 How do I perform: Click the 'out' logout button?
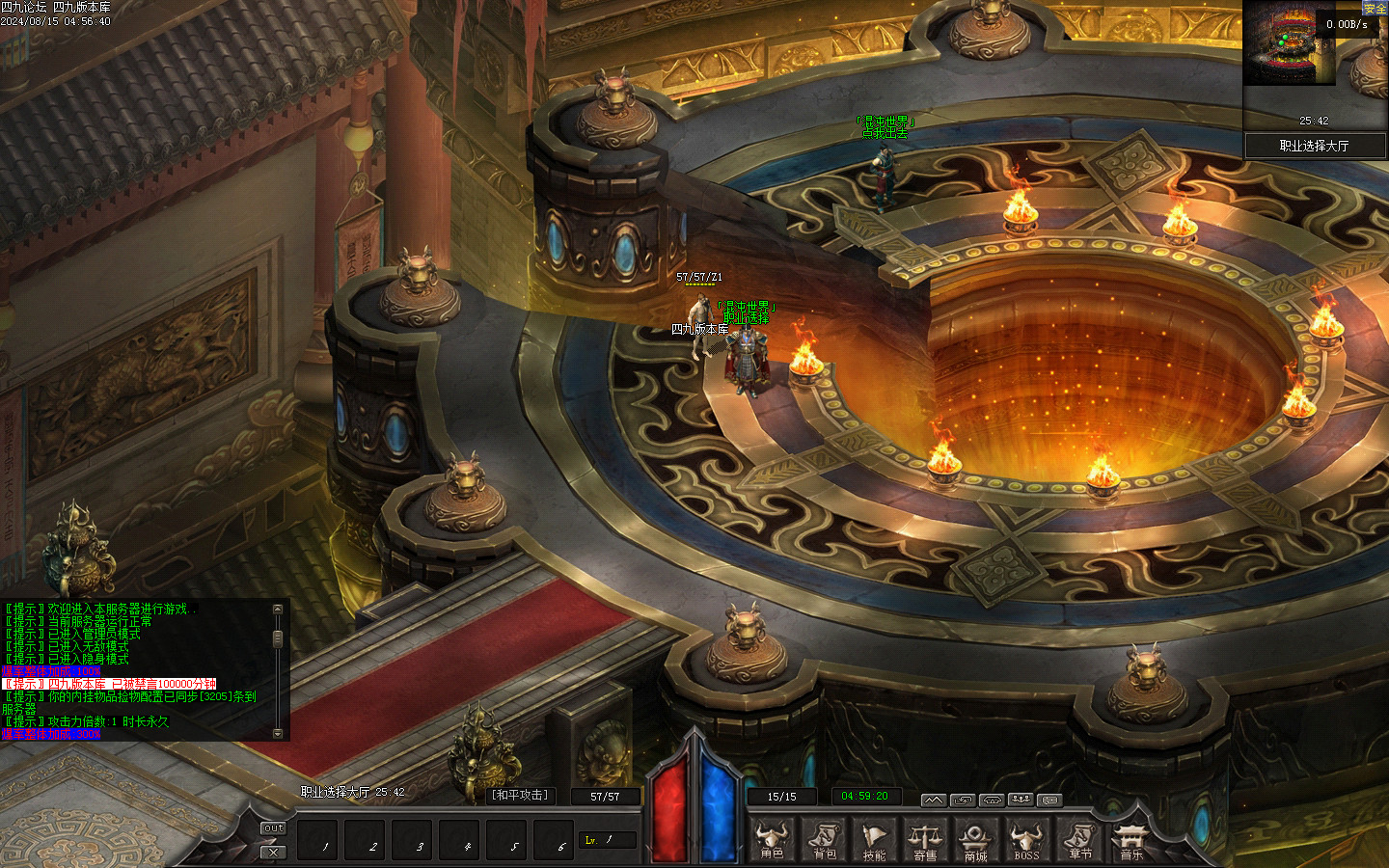click(x=274, y=828)
